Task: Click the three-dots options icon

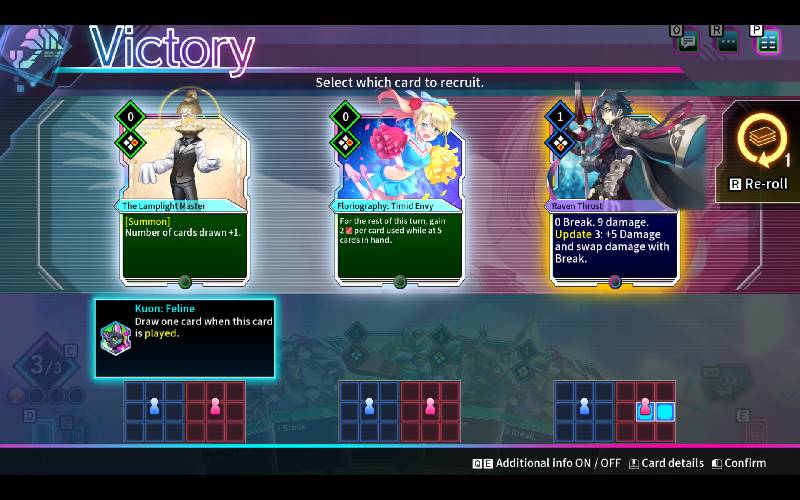Action: click(728, 41)
